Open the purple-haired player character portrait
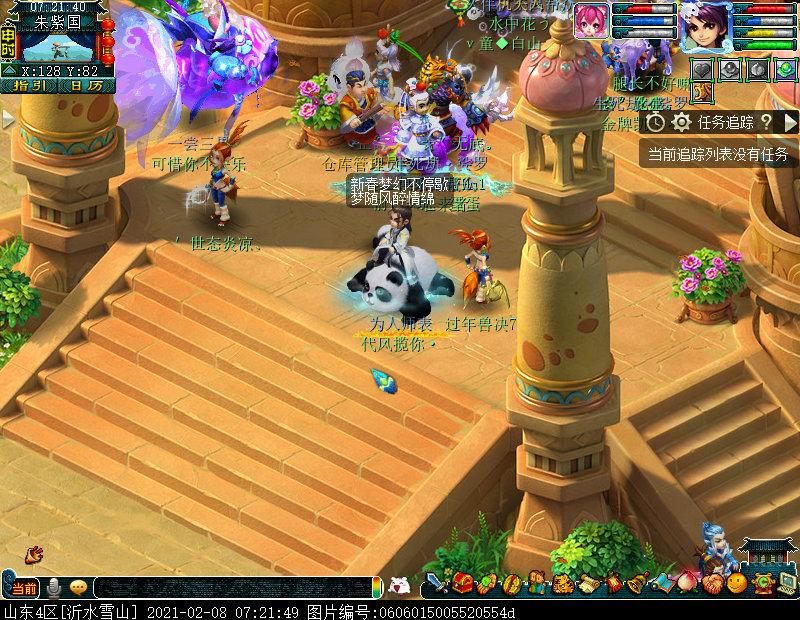This screenshot has height=620, width=800. pyautogui.click(x=704, y=27)
